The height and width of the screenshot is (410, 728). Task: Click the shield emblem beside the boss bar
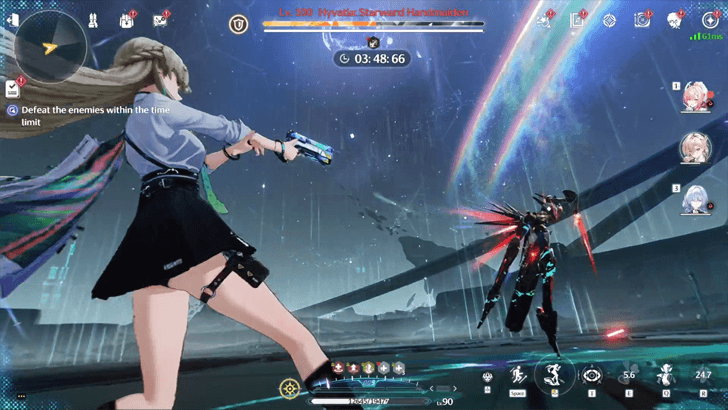[237, 23]
